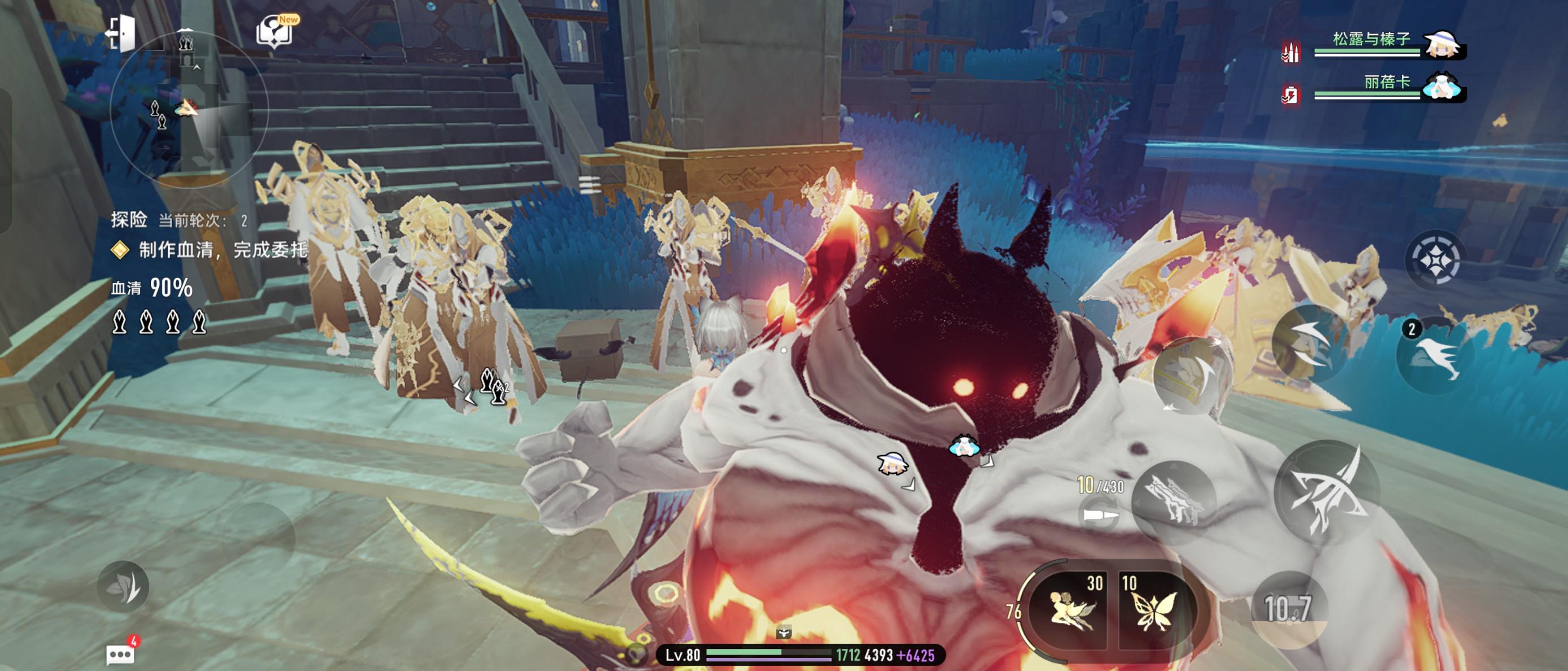
Task: Activate the crosshair target lock button
Action: click(x=1435, y=260)
